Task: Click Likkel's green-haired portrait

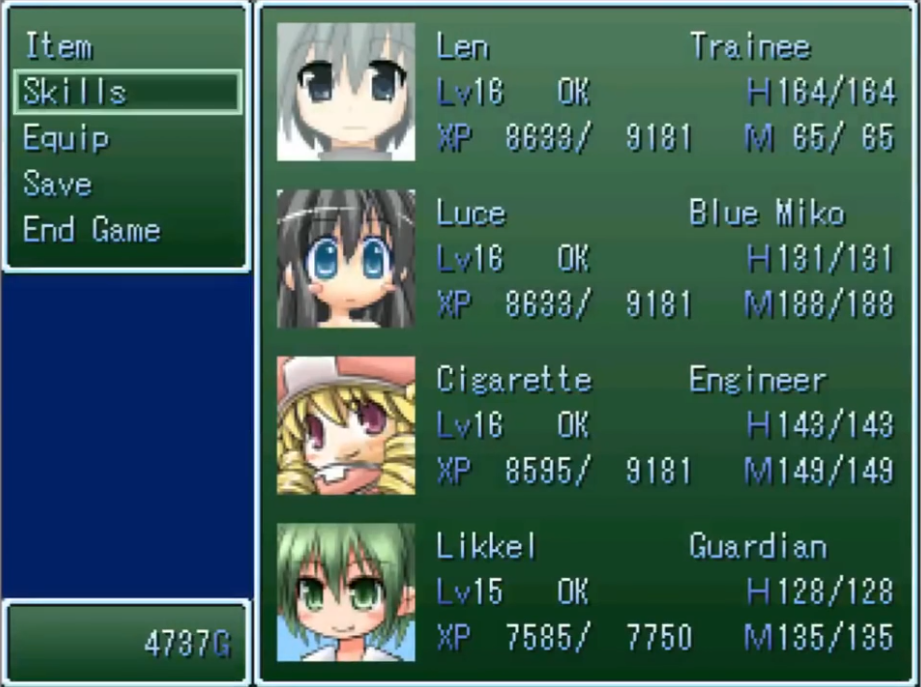Action: 346,592
